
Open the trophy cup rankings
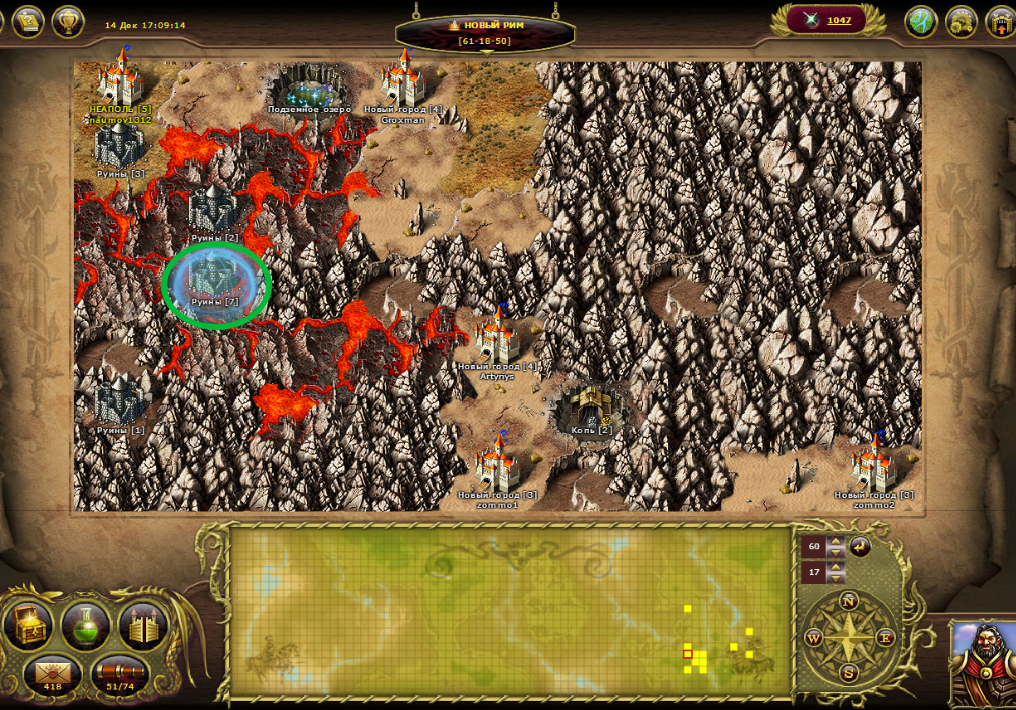tap(68, 21)
